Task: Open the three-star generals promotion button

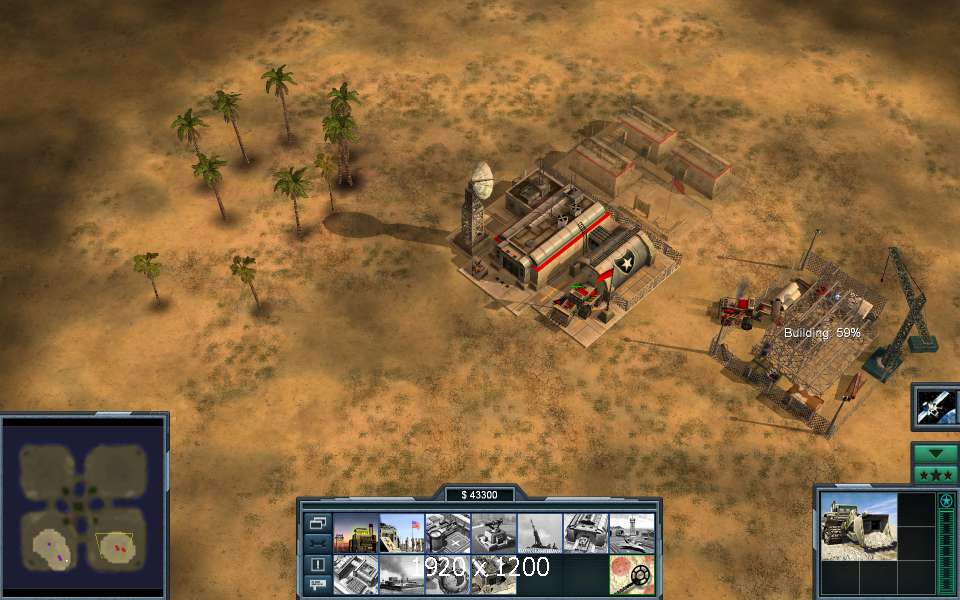Action: (x=936, y=473)
